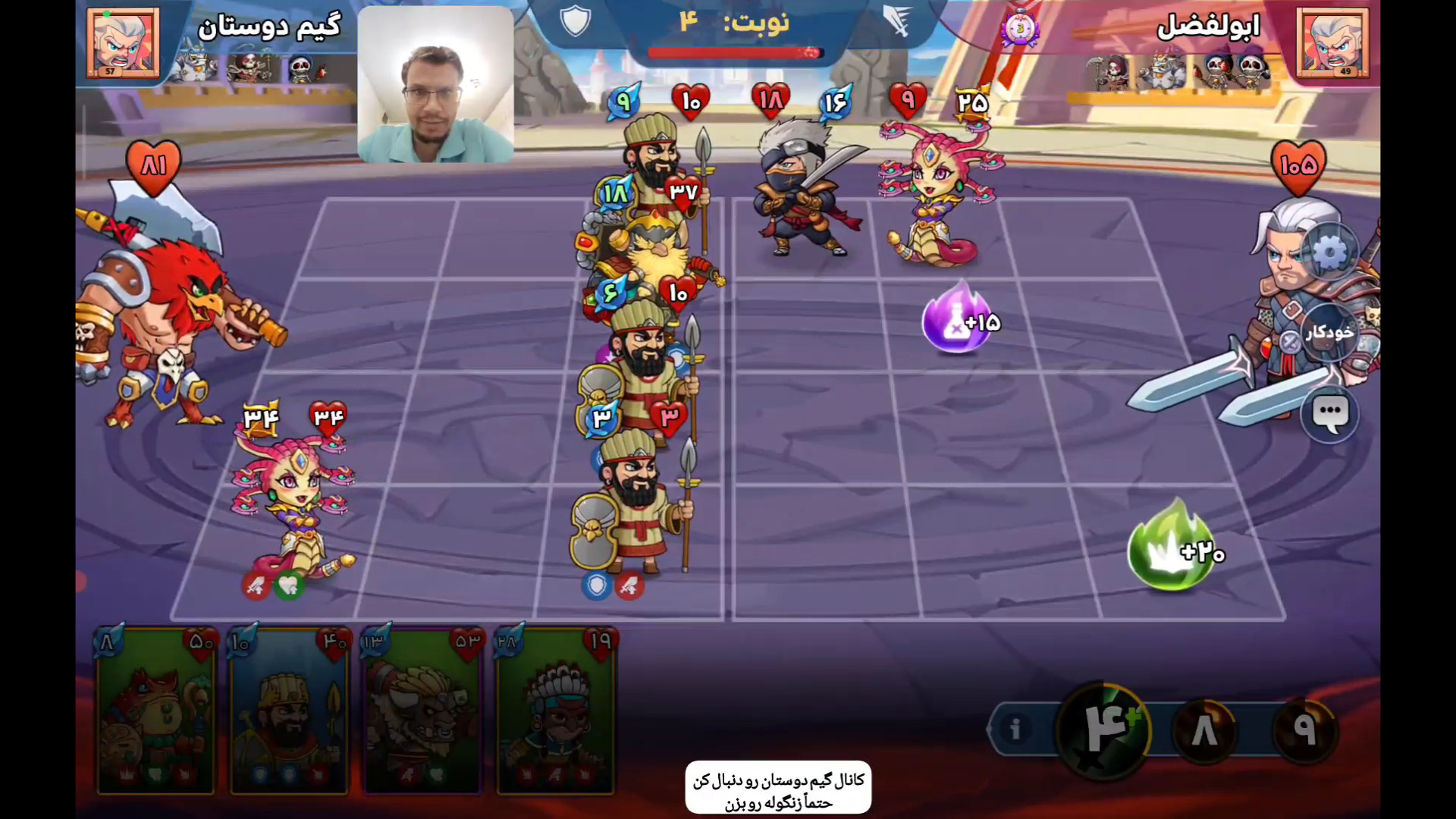The image size is (1456, 819).
Task: Click the streamer webcam overlay
Action: point(435,85)
